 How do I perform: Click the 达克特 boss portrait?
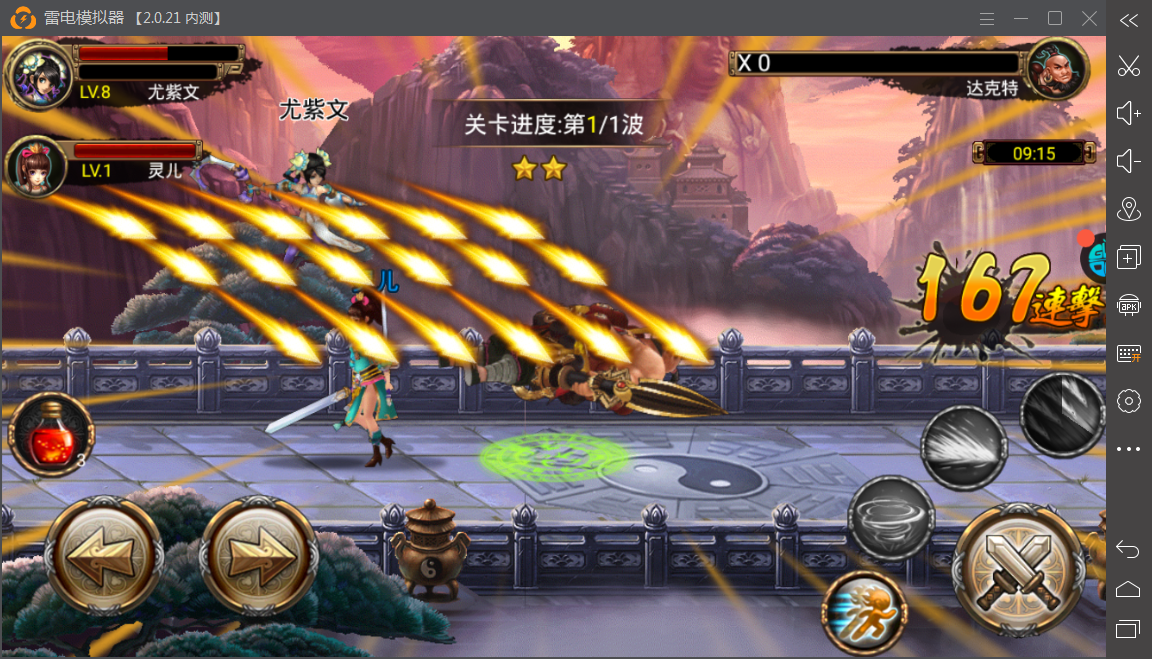pos(1057,70)
